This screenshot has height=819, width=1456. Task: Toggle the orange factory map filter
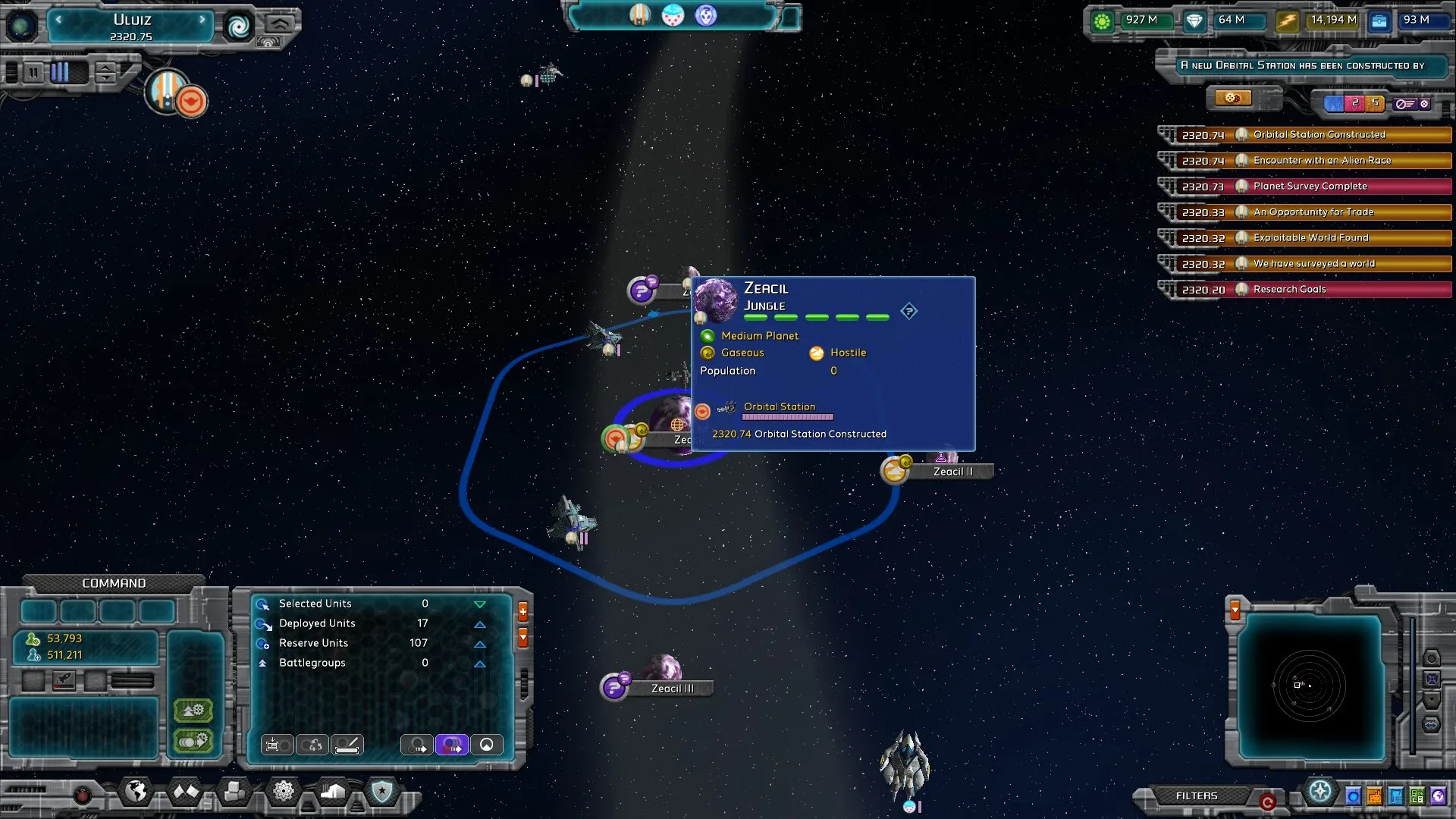click(x=1374, y=796)
